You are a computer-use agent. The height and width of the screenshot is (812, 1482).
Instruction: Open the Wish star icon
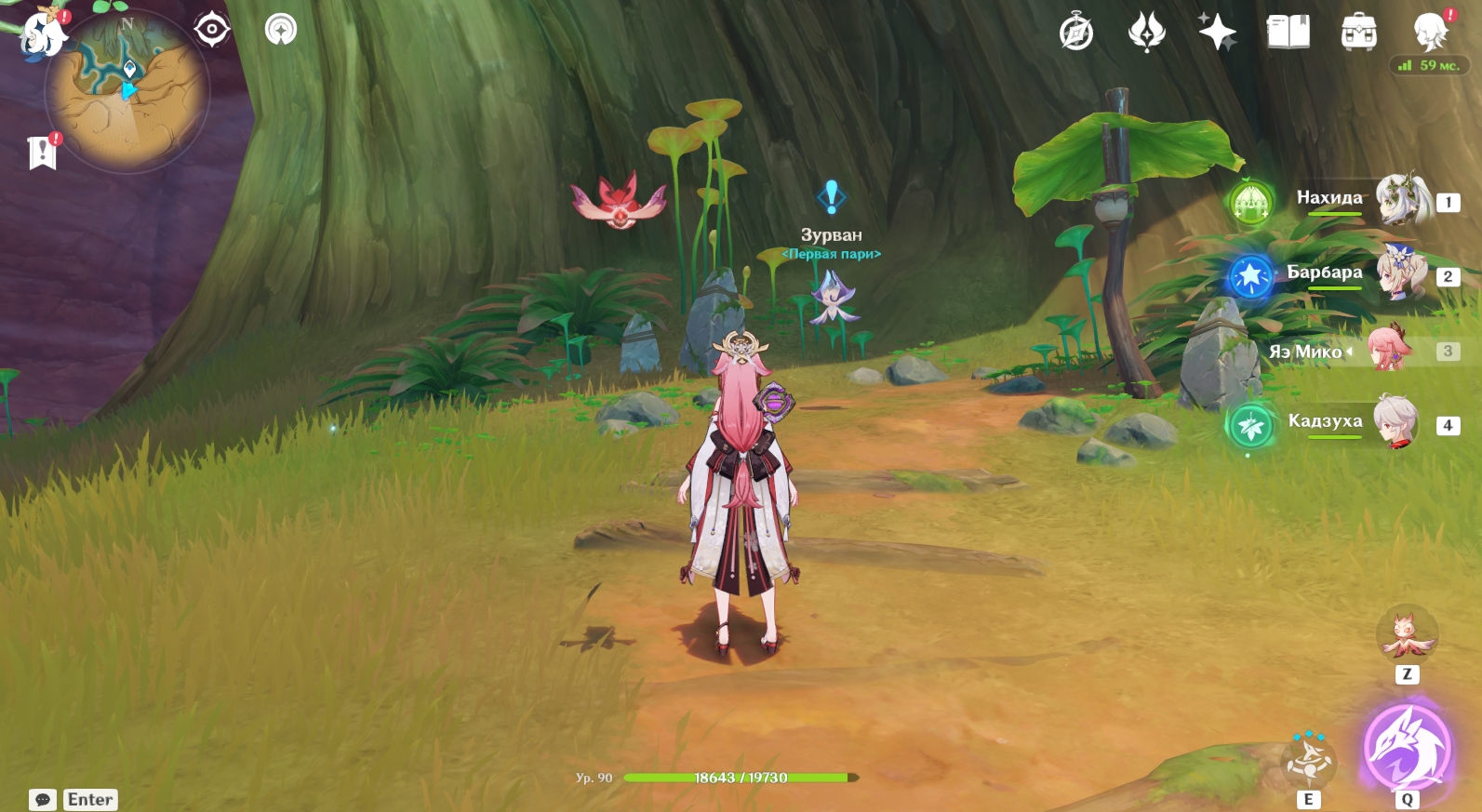(x=1217, y=33)
